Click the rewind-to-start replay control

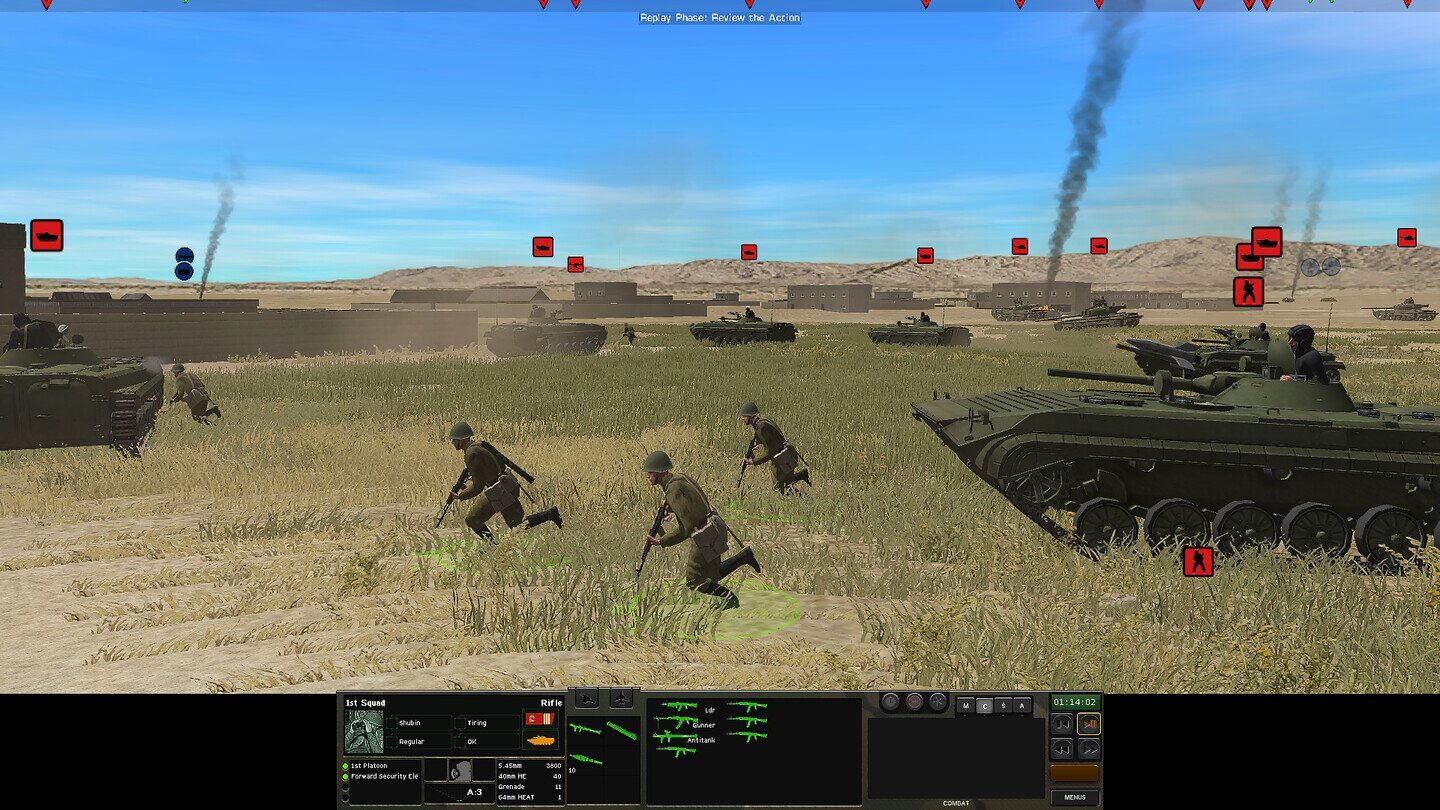click(x=1063, y=723)
